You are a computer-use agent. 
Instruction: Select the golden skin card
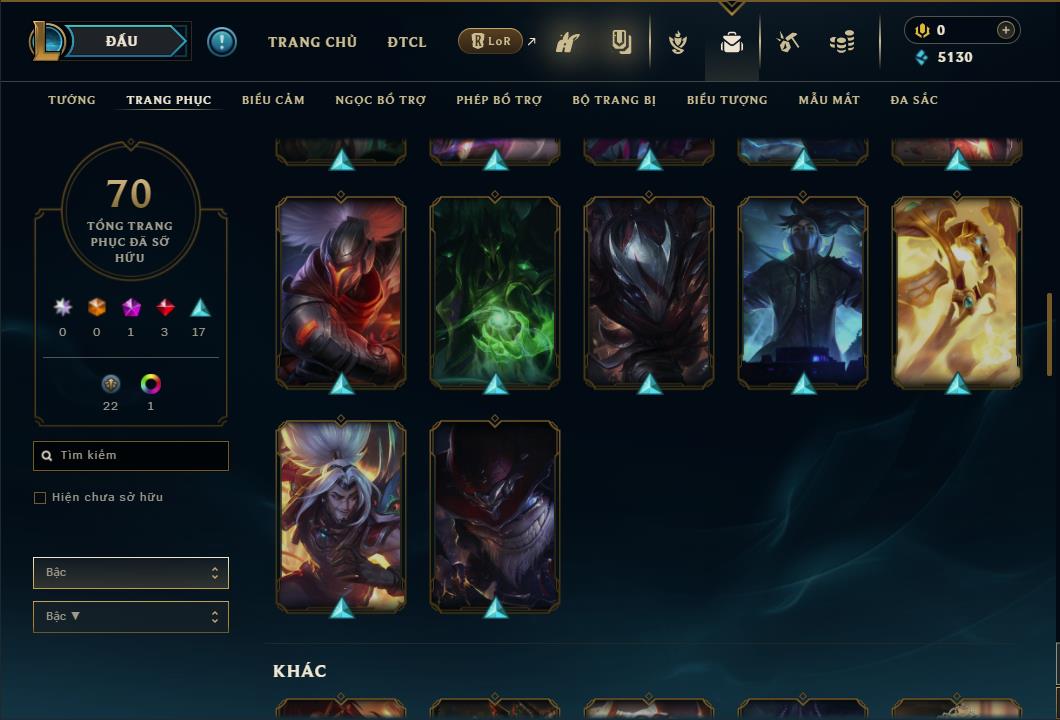pos(957,291)
